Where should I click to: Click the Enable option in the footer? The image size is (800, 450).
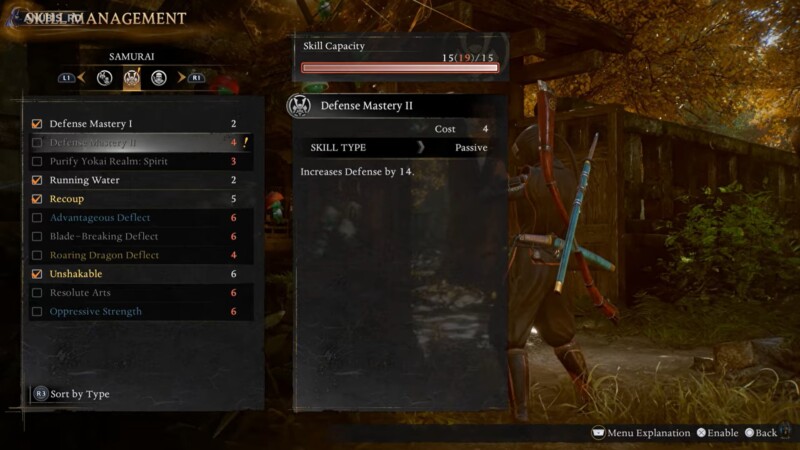pos(716,433)
